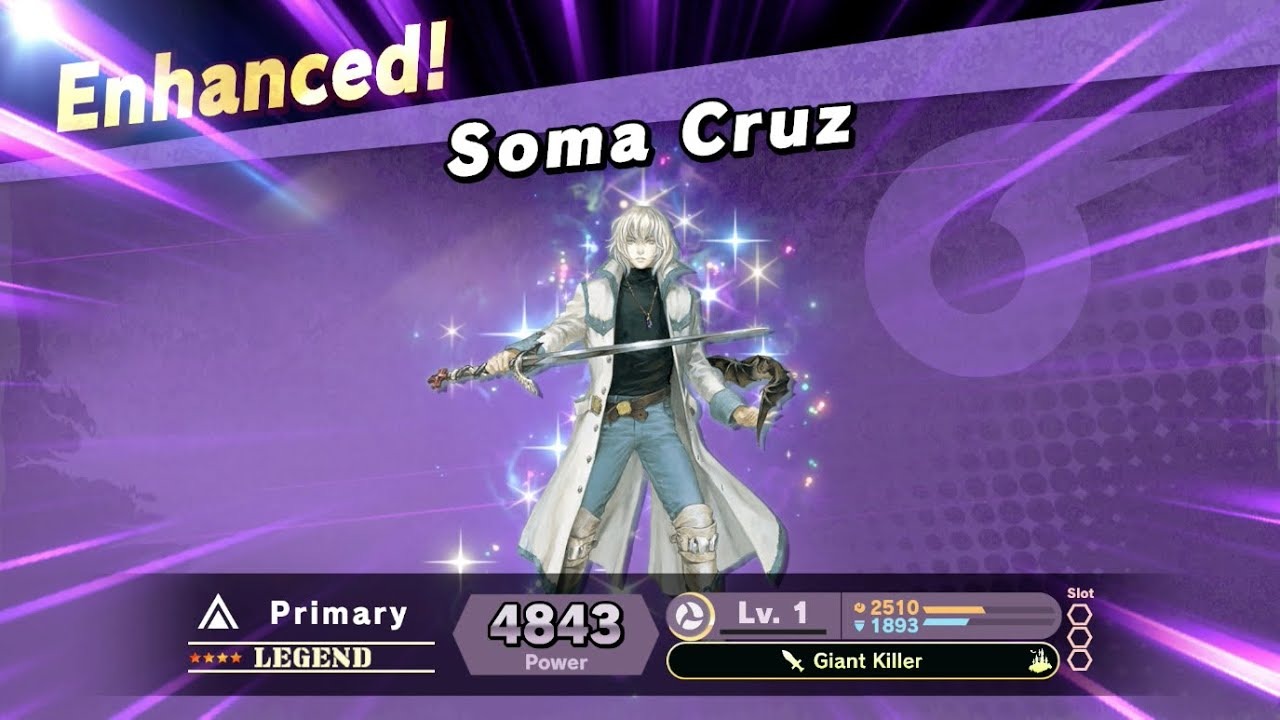
Task: Click the attack stat coin icon
Action: click(x=861, y=605)
